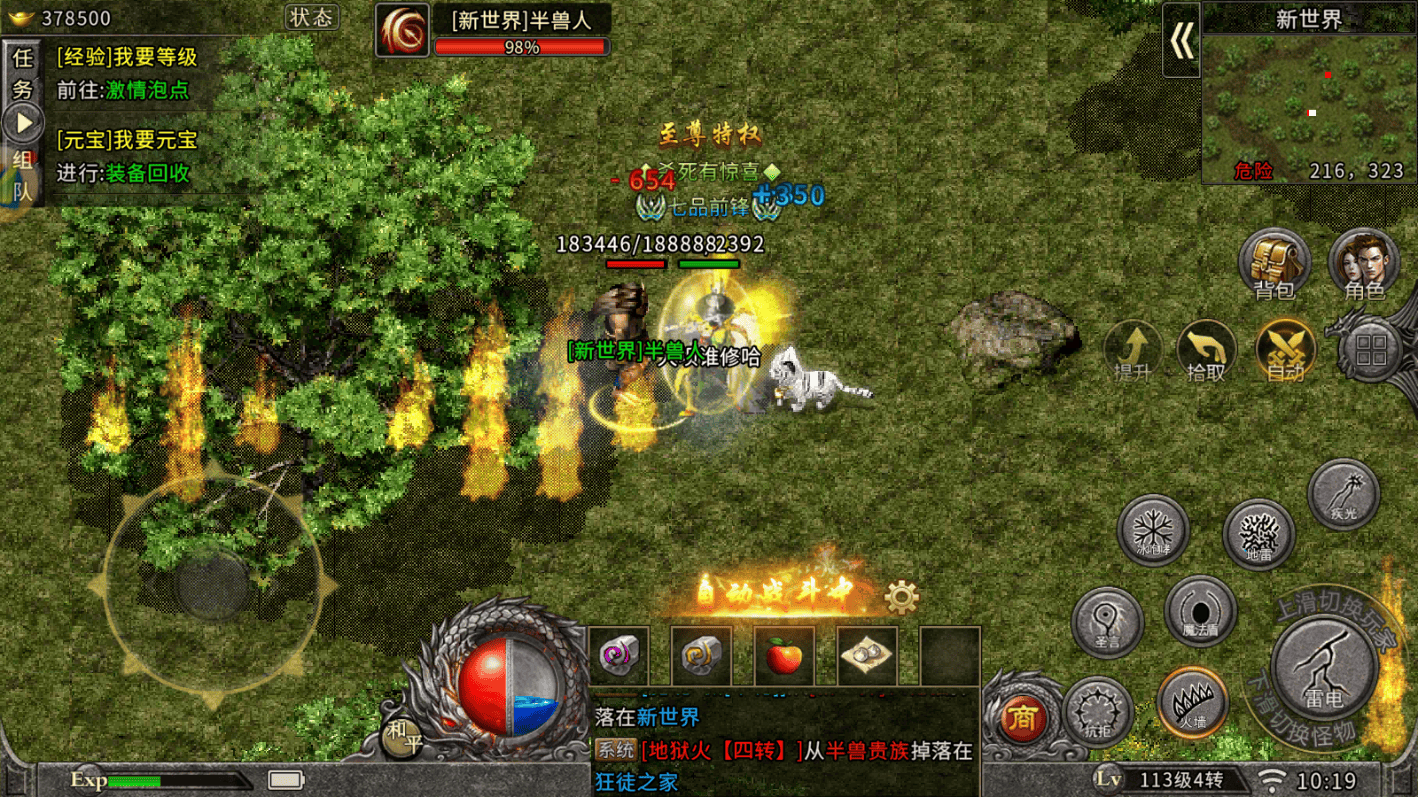Open the 背包 backpack

[1273, 263]
